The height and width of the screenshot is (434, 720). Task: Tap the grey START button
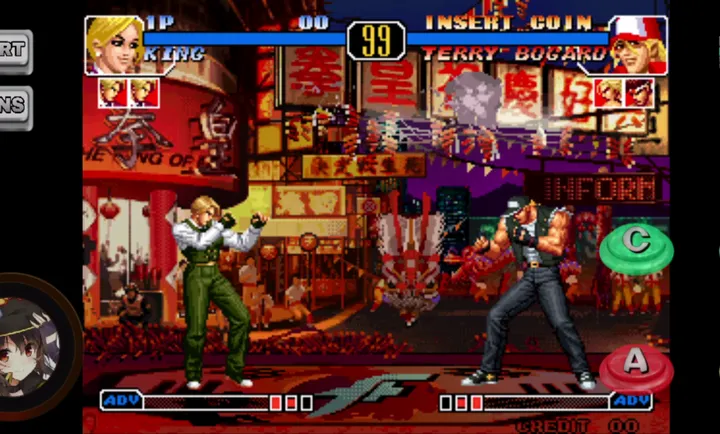[14, 52]
